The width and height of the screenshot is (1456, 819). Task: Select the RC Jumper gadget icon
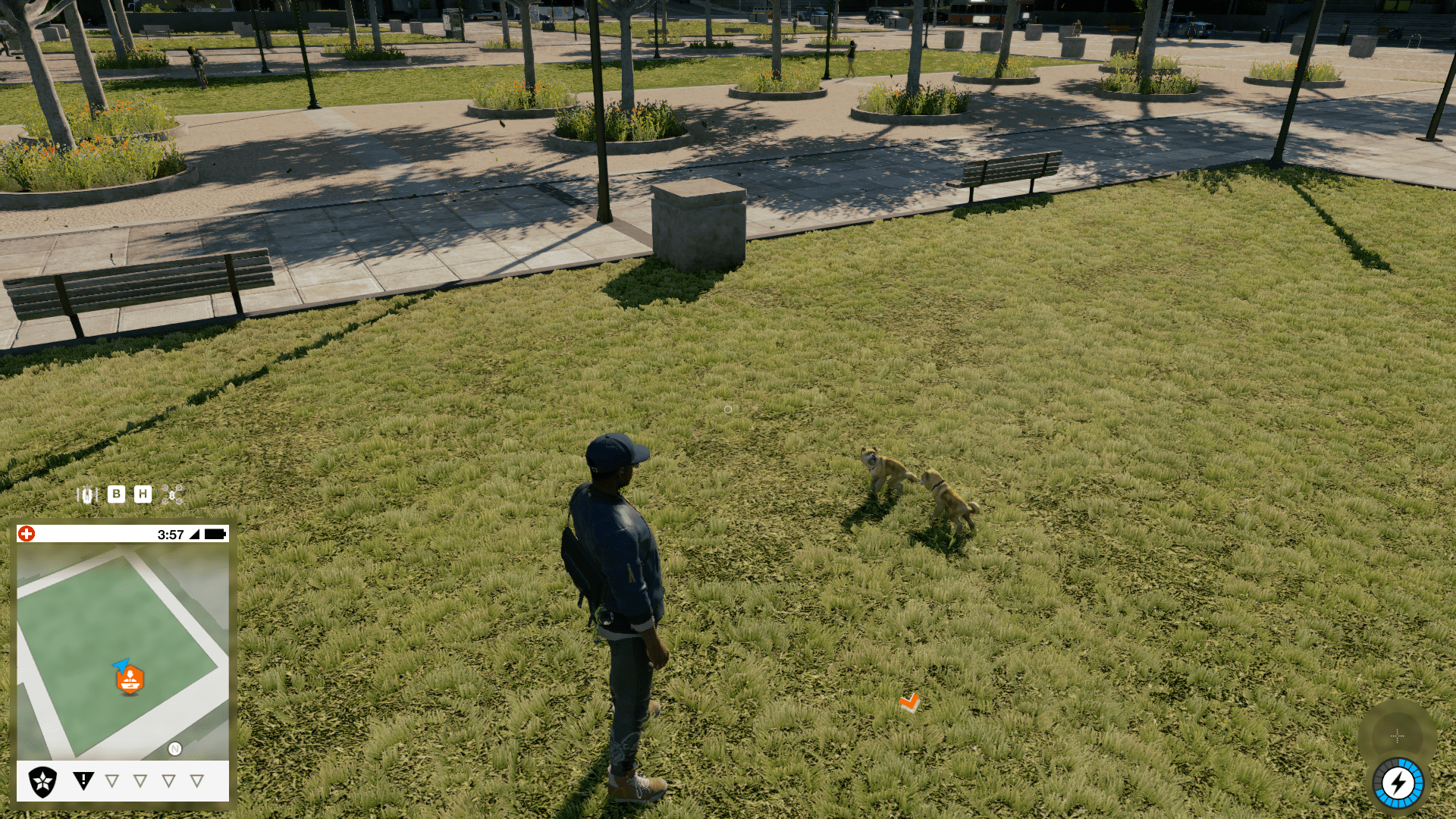(87, 494)
